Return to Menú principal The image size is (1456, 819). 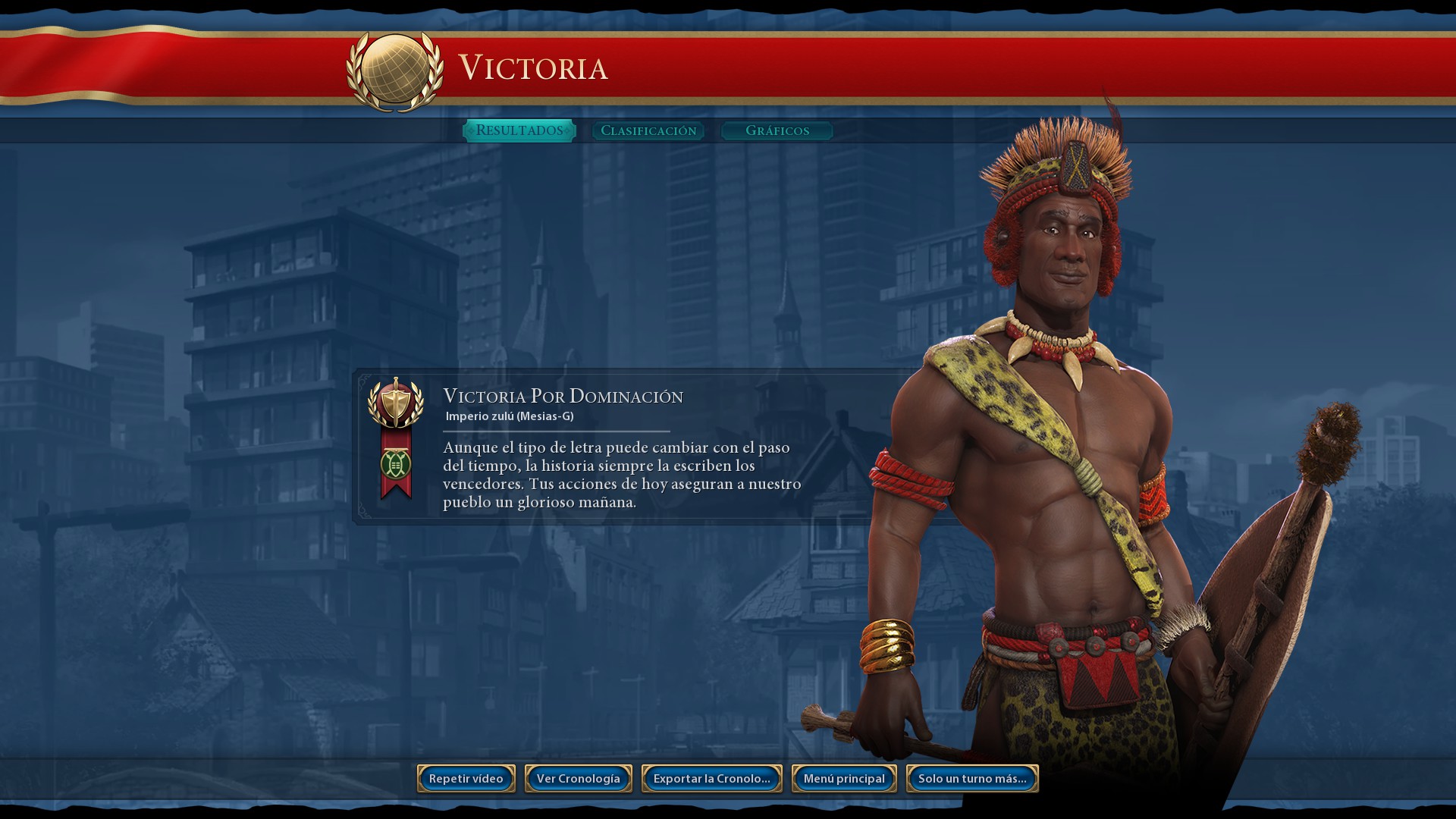[x=844, y=779]
